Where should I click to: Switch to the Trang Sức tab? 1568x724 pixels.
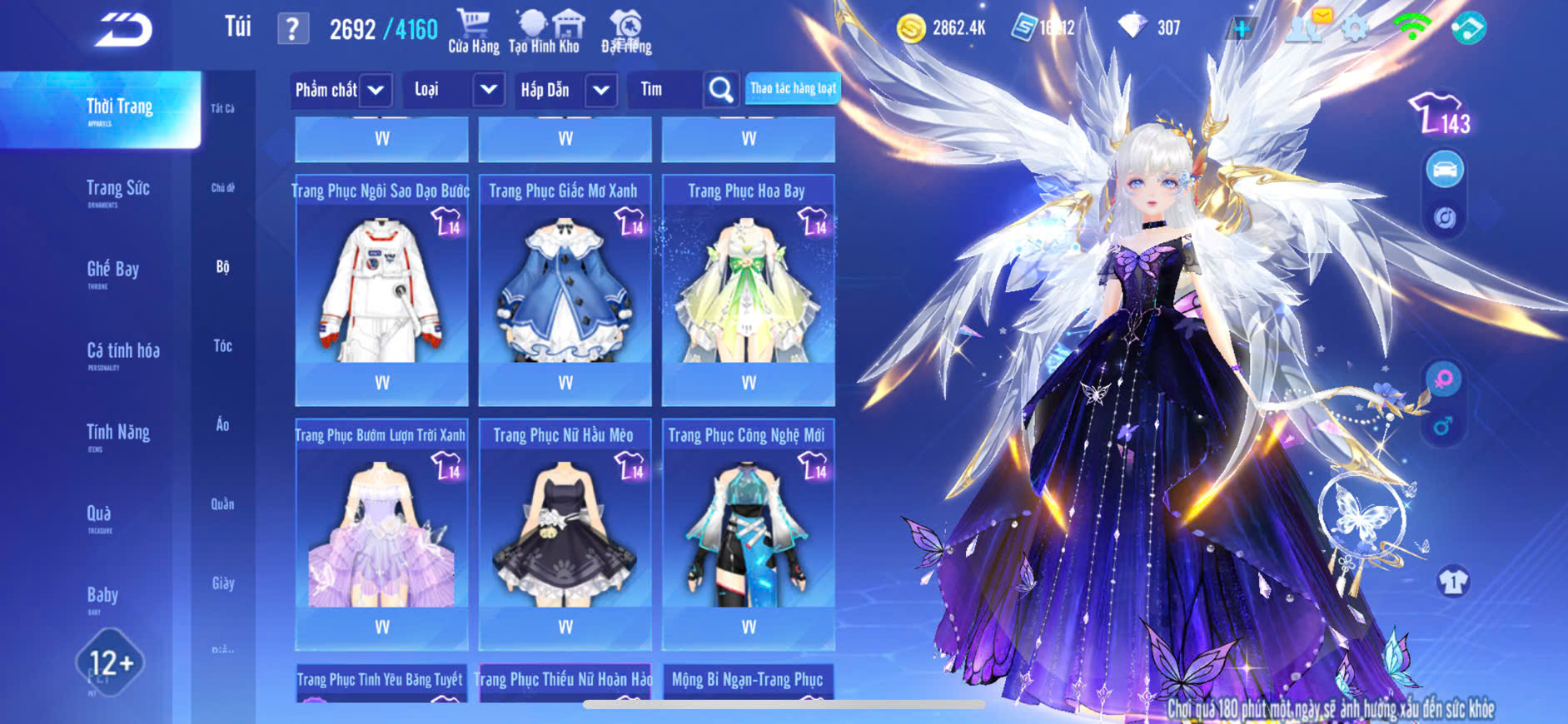[118, 189]
